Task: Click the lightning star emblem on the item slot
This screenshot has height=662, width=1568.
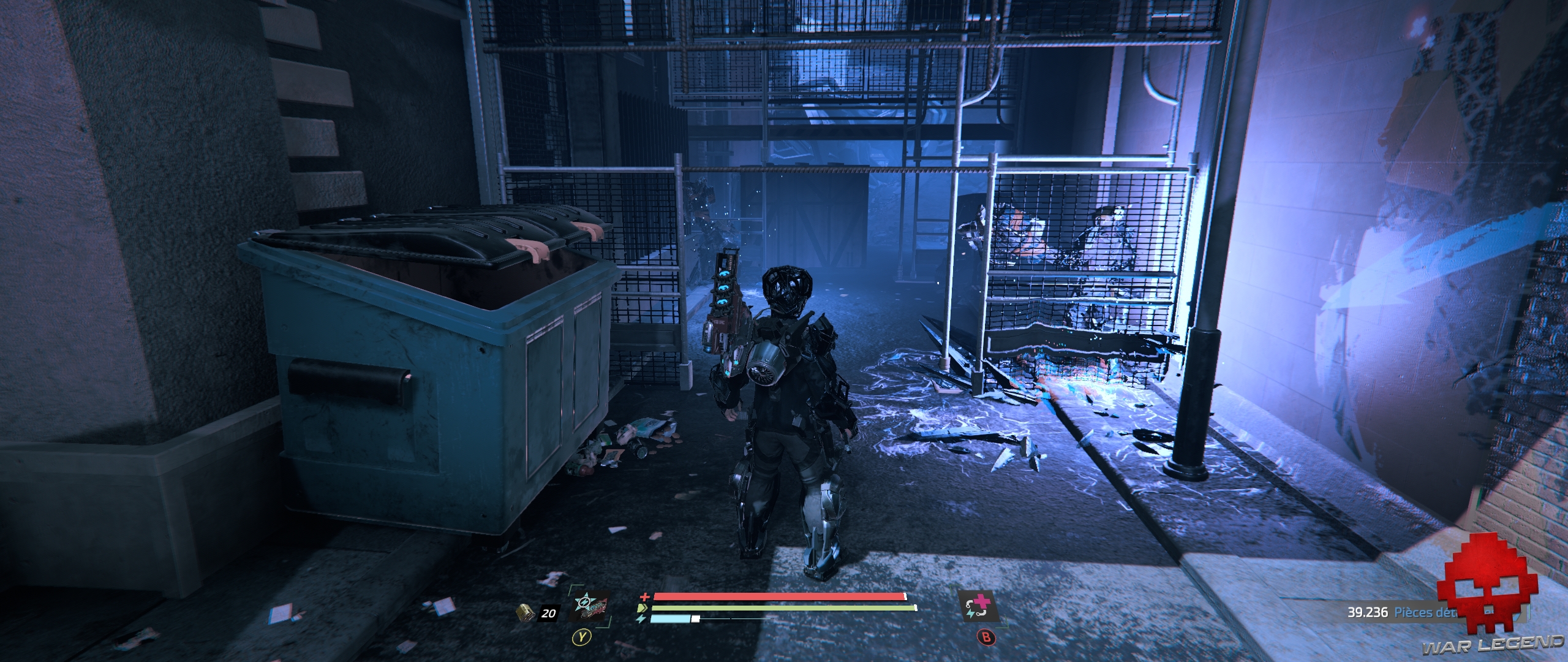Action: pos(586,601)
